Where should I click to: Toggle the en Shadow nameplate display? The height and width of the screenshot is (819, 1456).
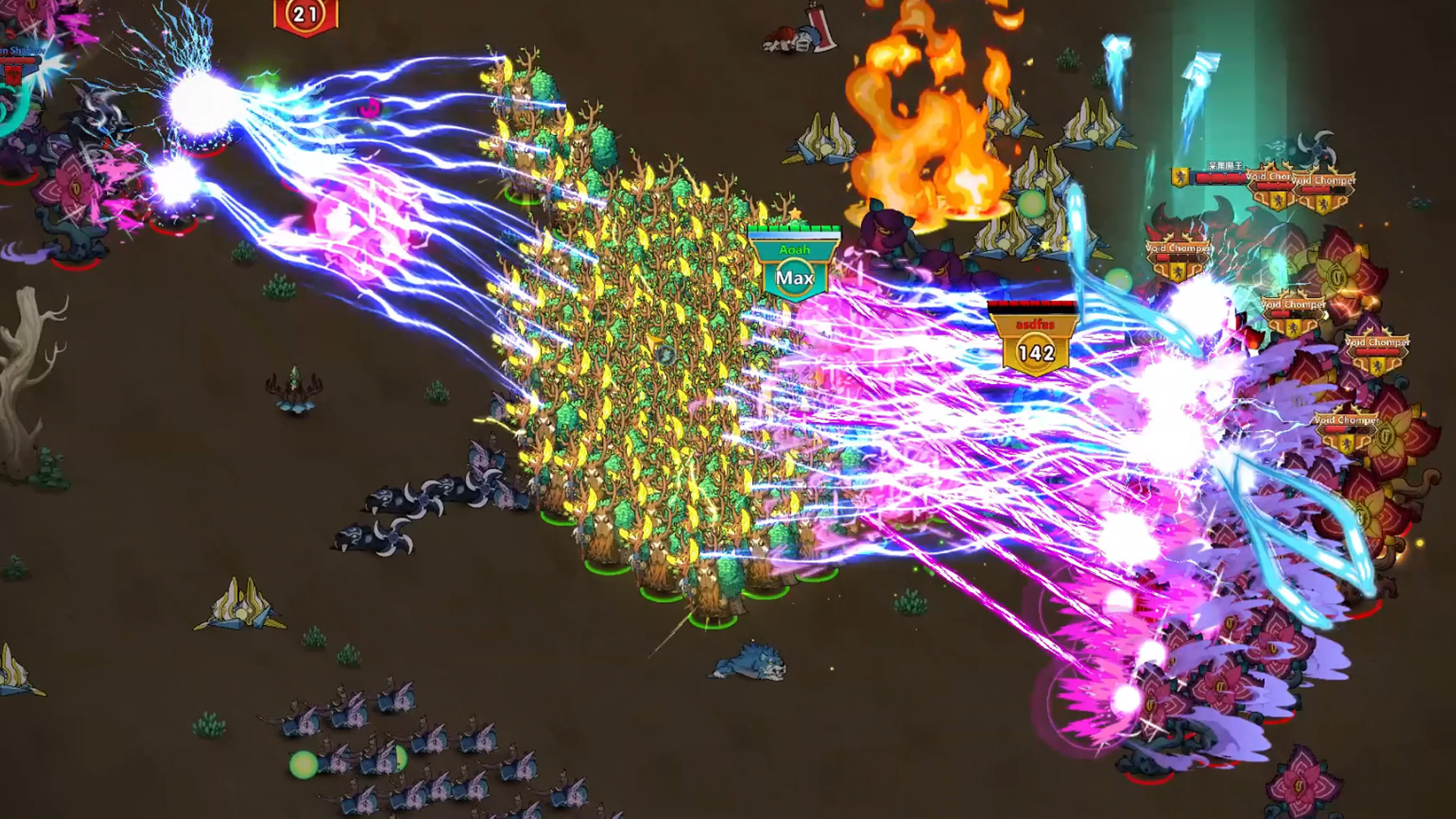19,49
